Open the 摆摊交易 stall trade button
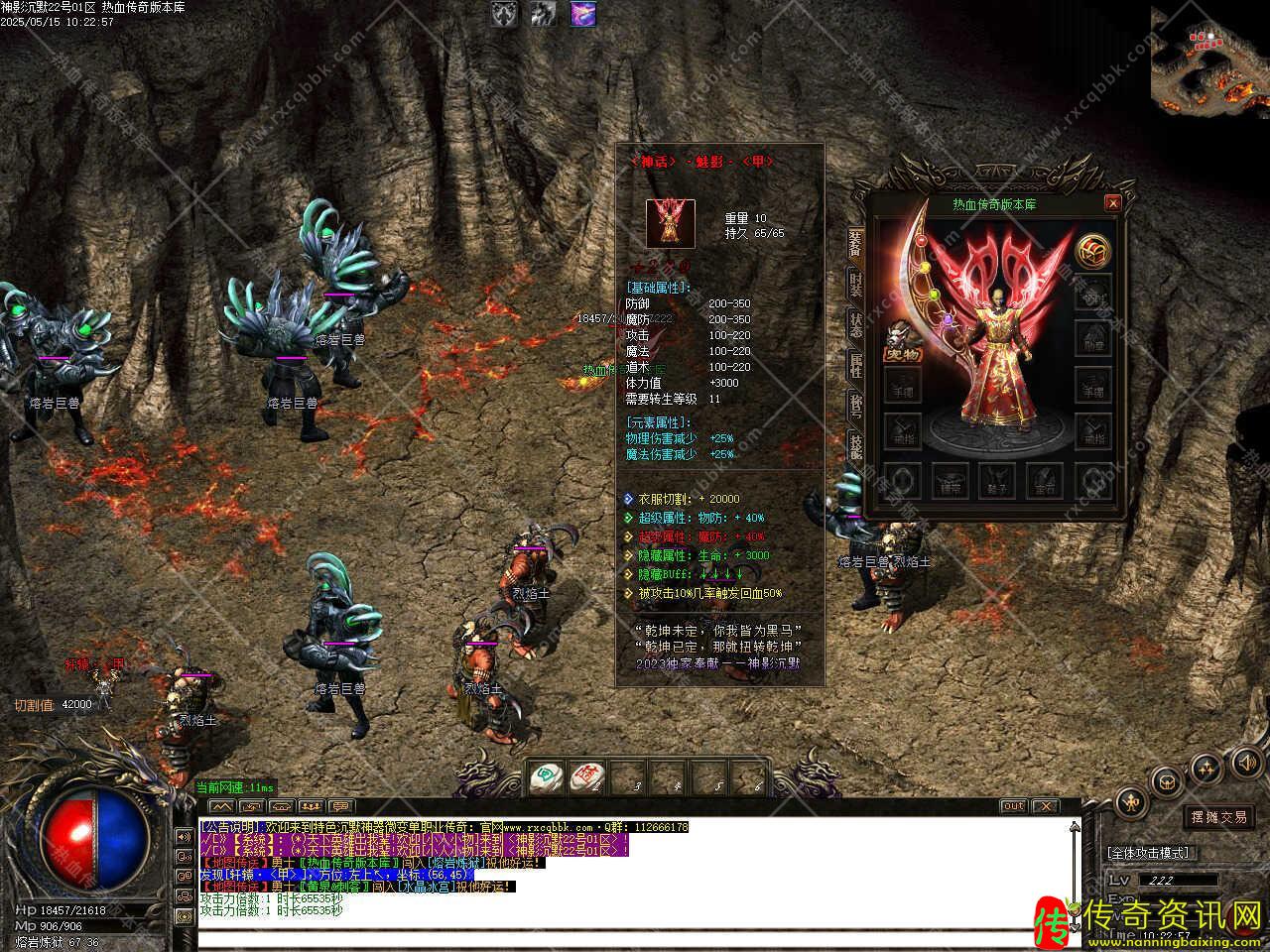 pyautogui.click(x=1219, y=817)
